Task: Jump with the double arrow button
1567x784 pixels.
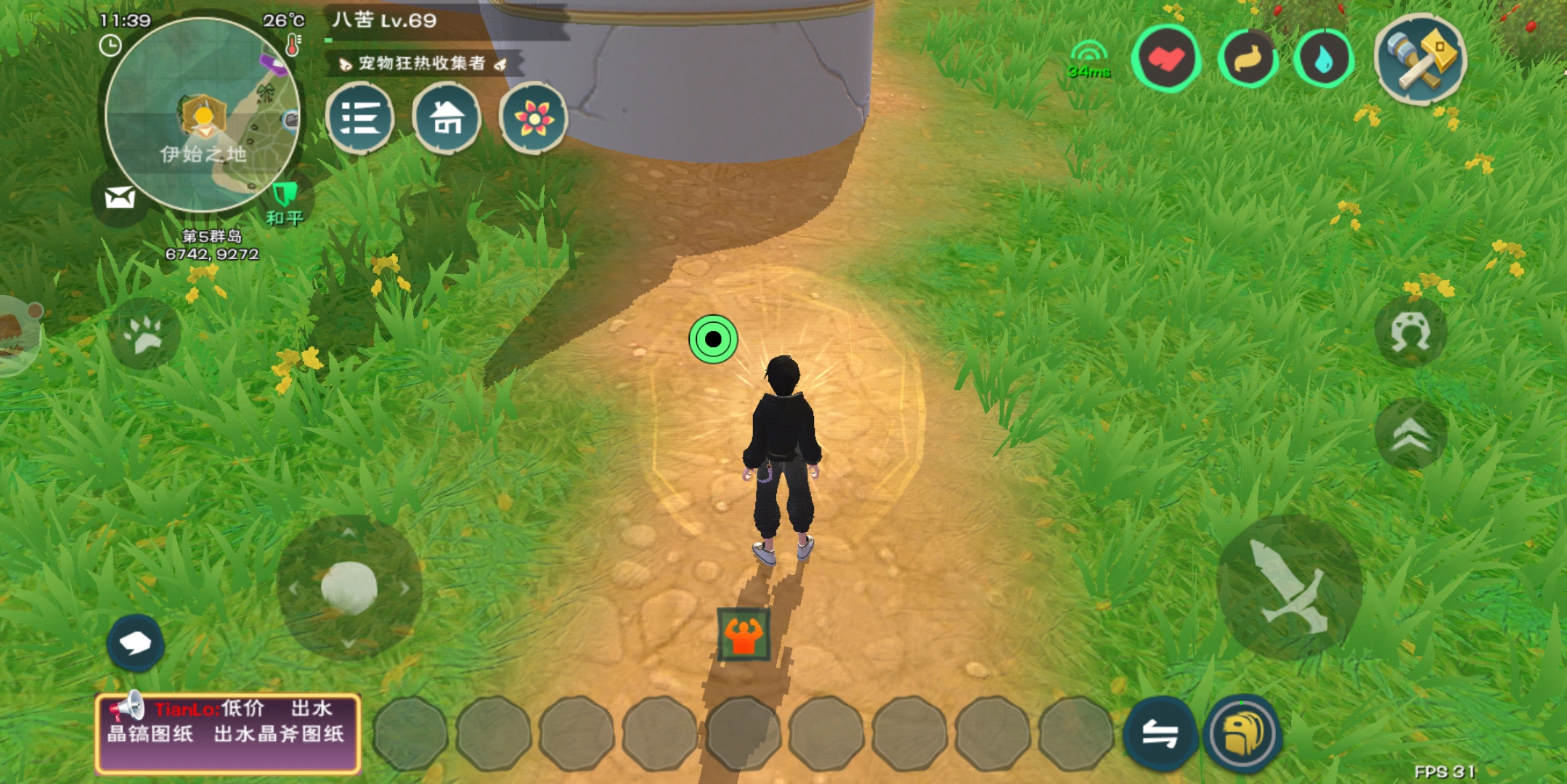Action: (x=1410, y=434)
